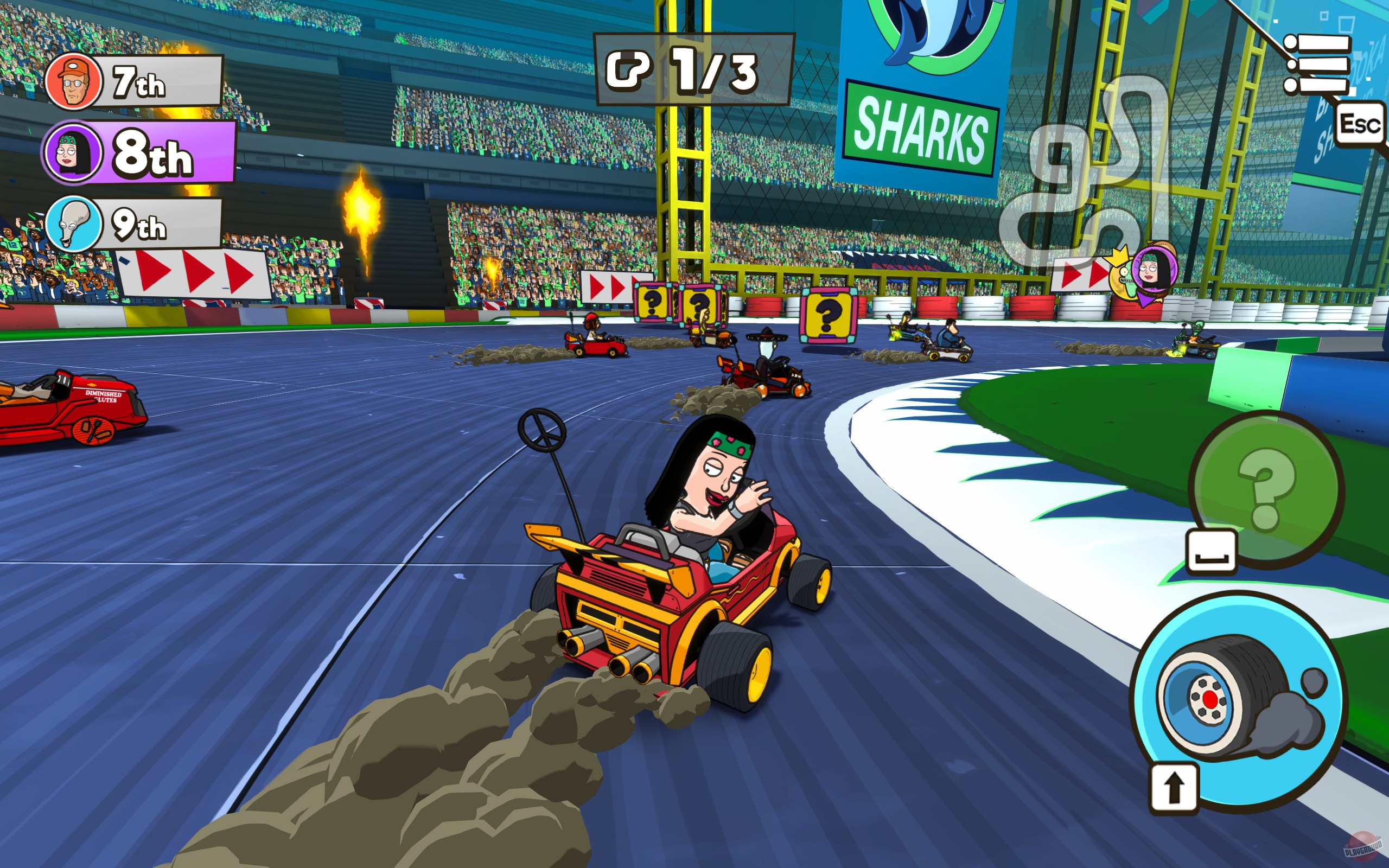This screenshot has height=868, width=1389.
Task: Click the lap counter checkpoint icon
Action: pyautogui.click(x=627, y=69)
